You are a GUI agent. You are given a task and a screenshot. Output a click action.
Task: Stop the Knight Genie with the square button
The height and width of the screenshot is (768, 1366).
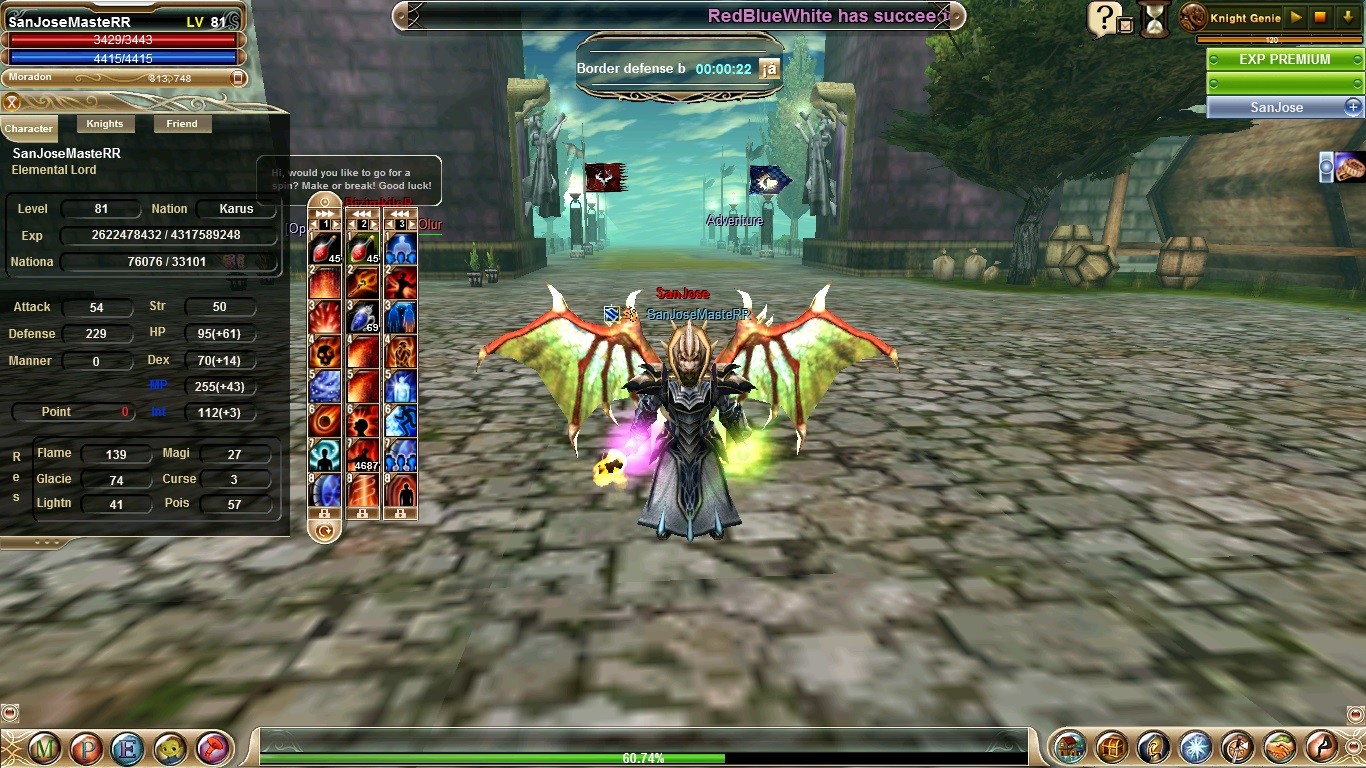(1321, 18)
